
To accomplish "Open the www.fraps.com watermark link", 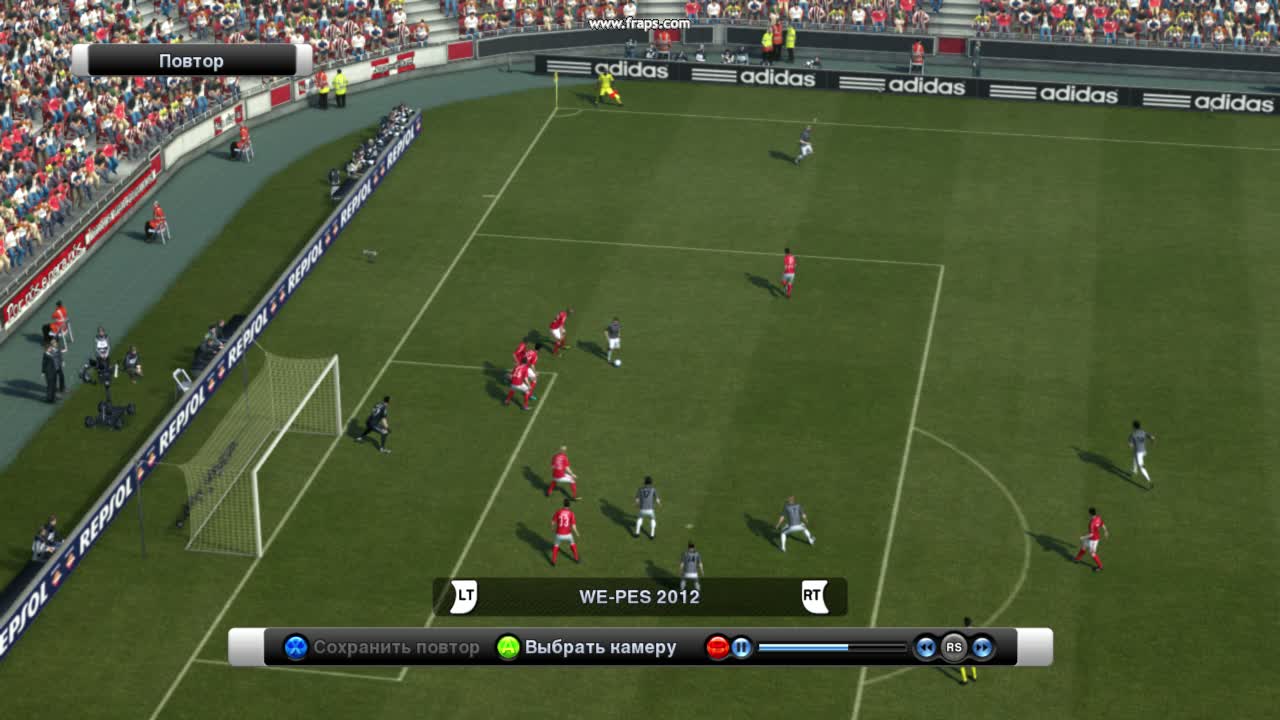I will click(x=641, y=22).
